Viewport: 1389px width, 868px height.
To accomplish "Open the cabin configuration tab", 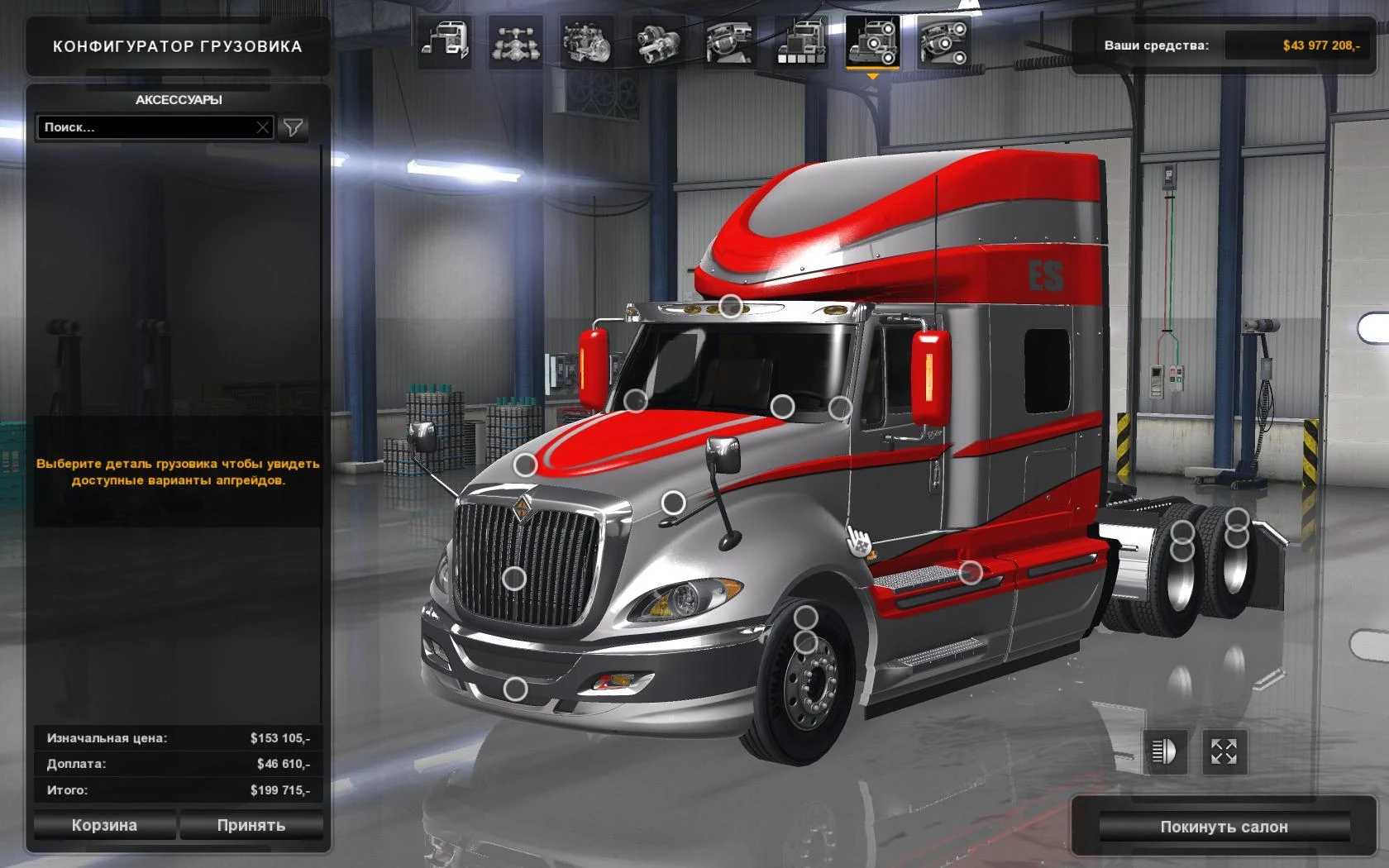I will 445,42.
